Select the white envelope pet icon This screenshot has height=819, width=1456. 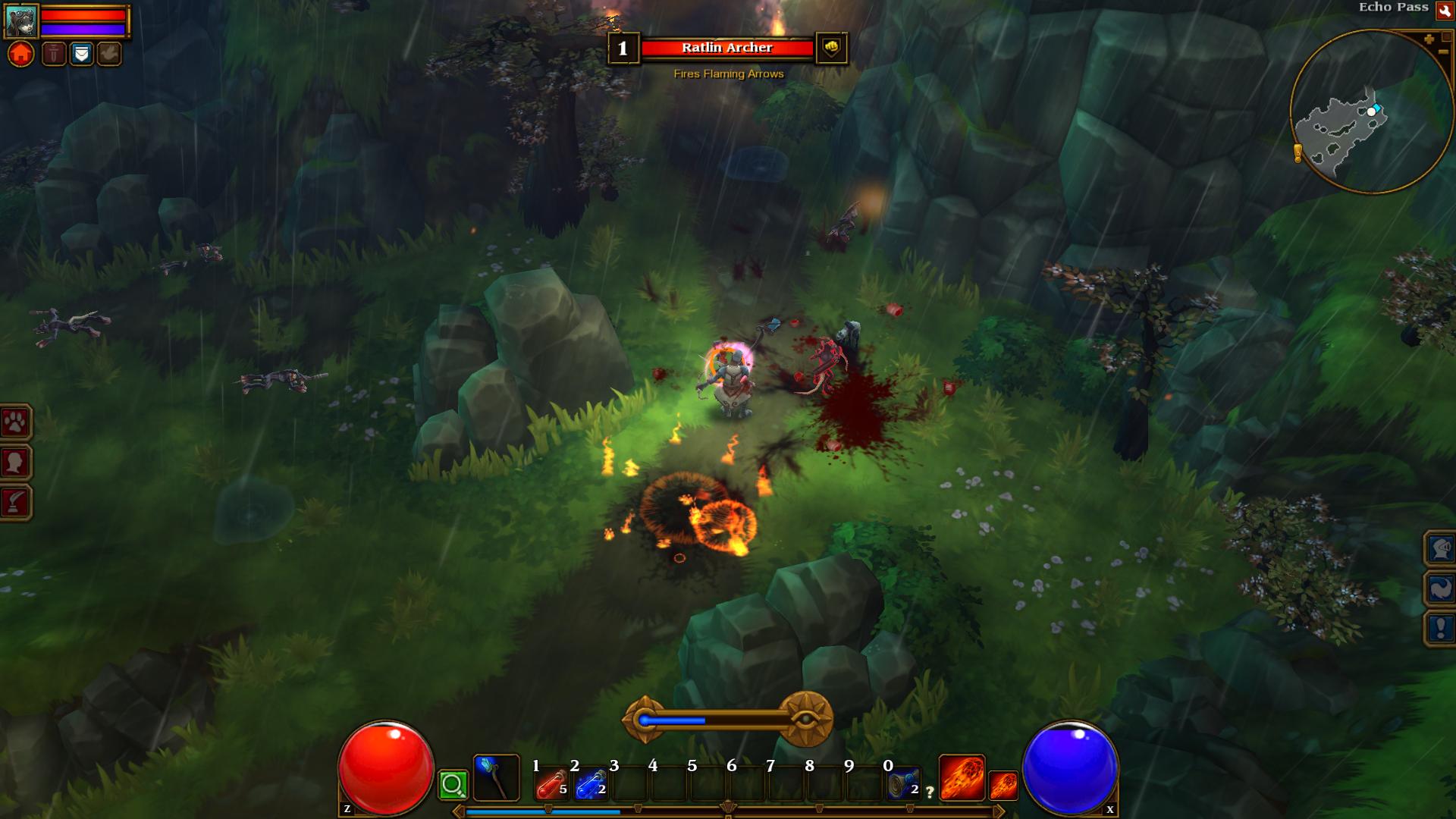pos(81,55)
